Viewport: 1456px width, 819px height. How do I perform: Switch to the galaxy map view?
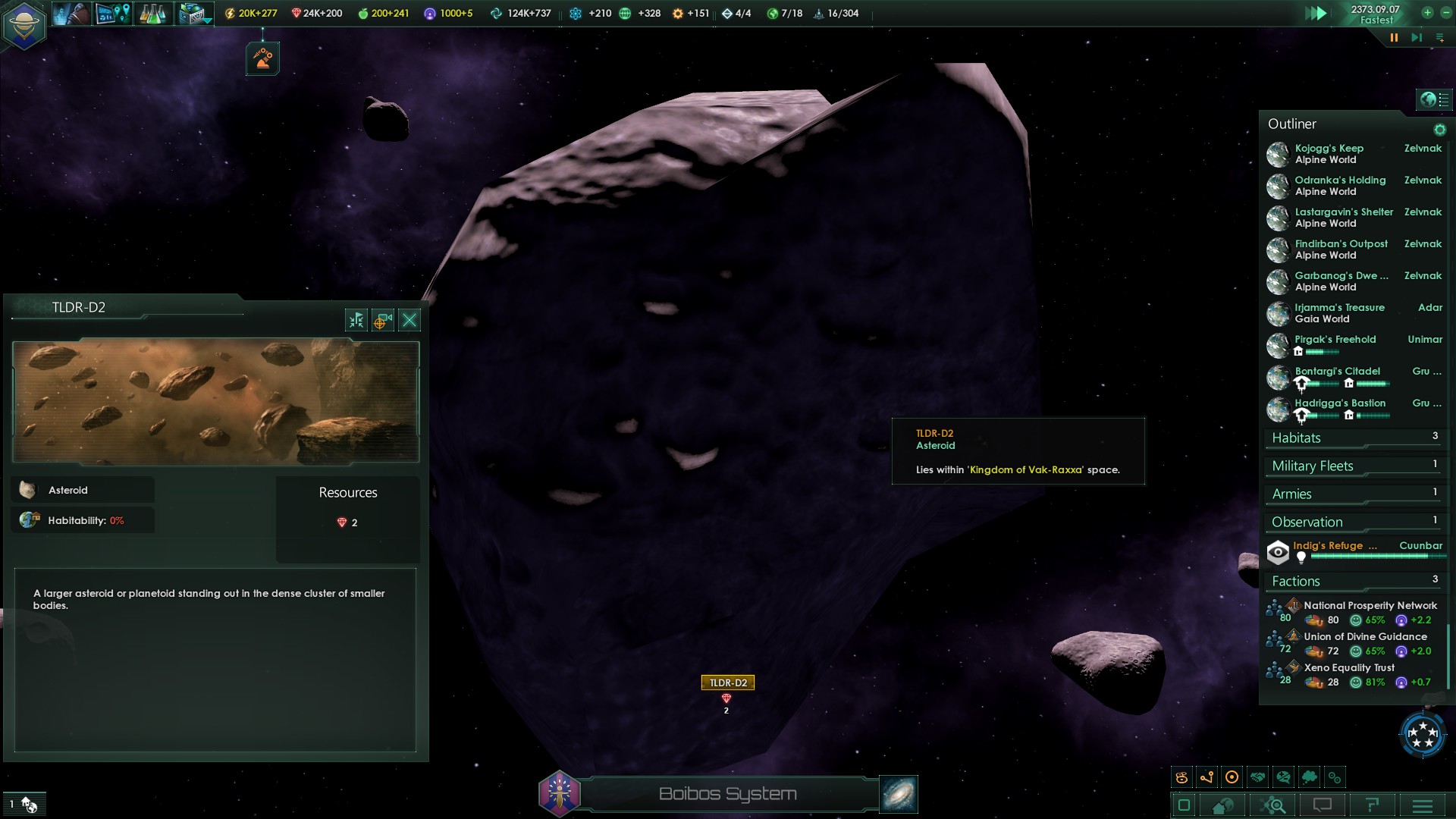pyautogui.click(x=899, y=794)
